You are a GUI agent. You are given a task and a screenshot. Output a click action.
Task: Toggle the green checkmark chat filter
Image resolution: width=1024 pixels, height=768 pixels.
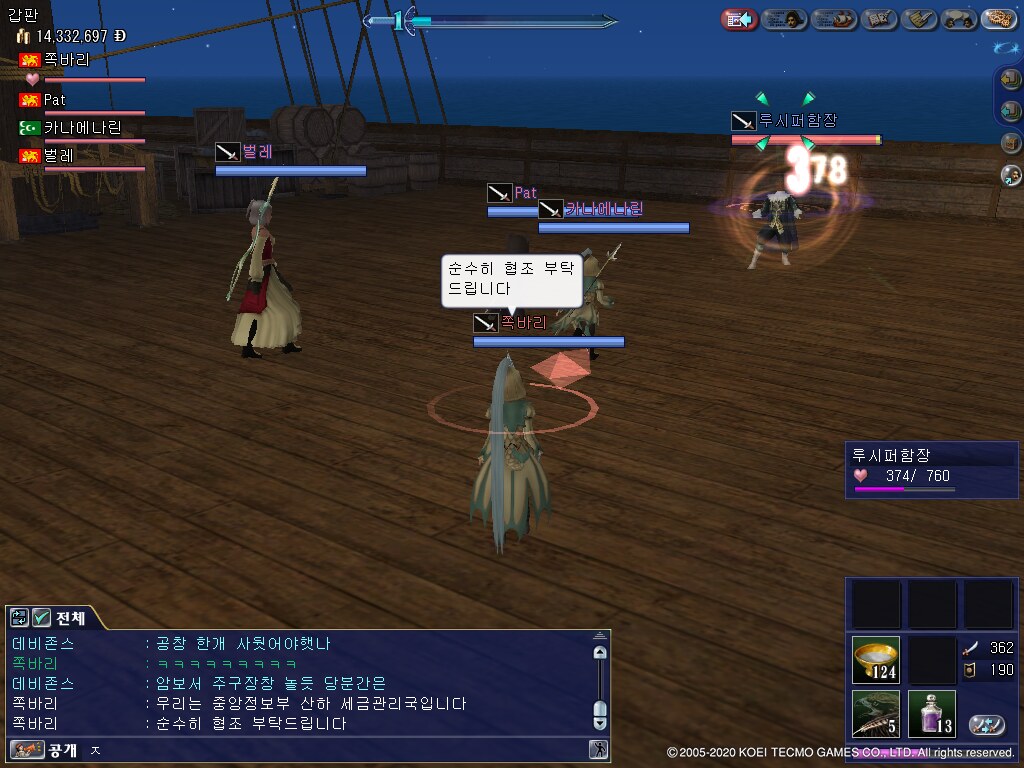[x=42, y=618]
